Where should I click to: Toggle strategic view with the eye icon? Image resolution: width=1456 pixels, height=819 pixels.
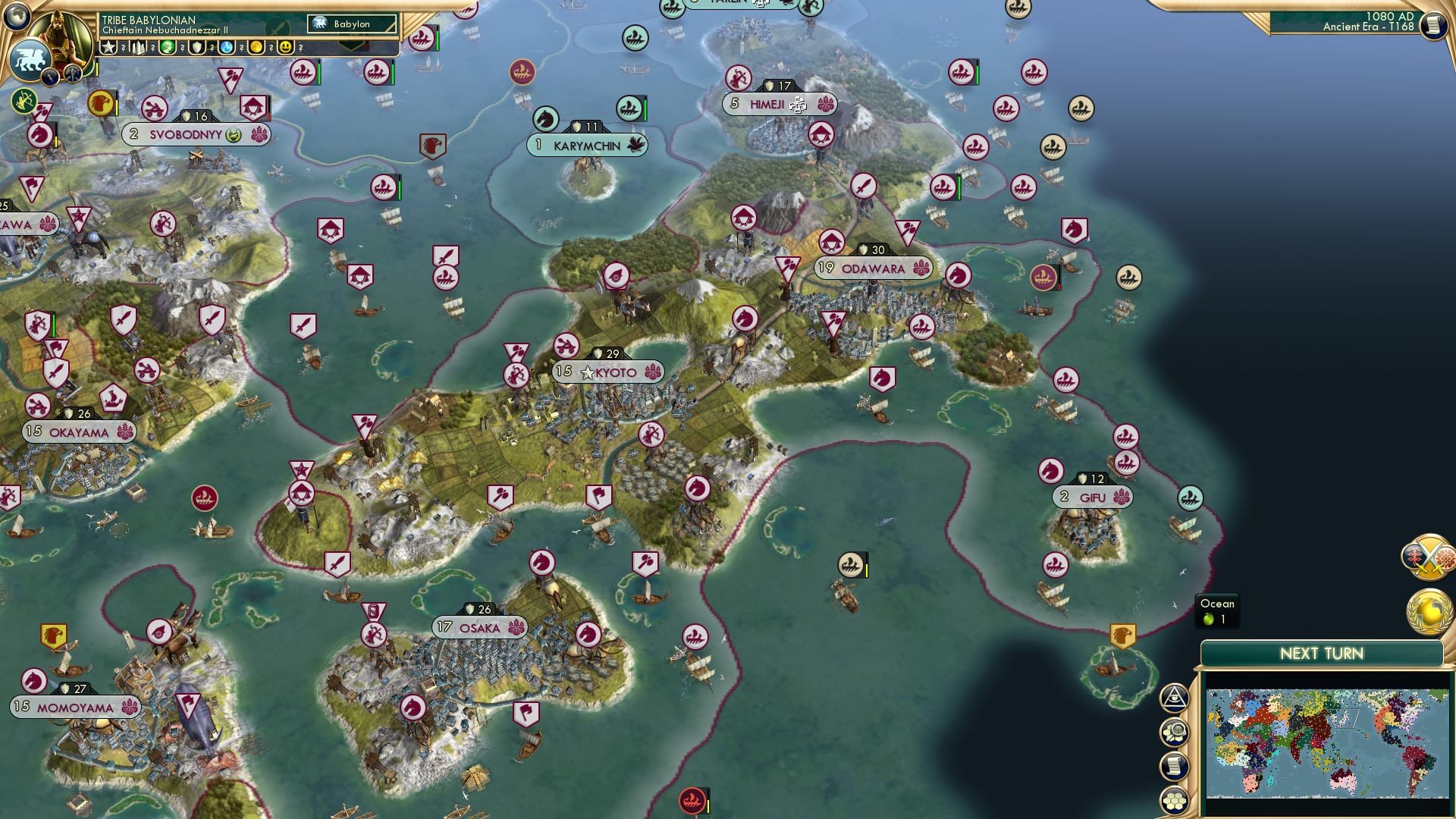click(1175, 698)
